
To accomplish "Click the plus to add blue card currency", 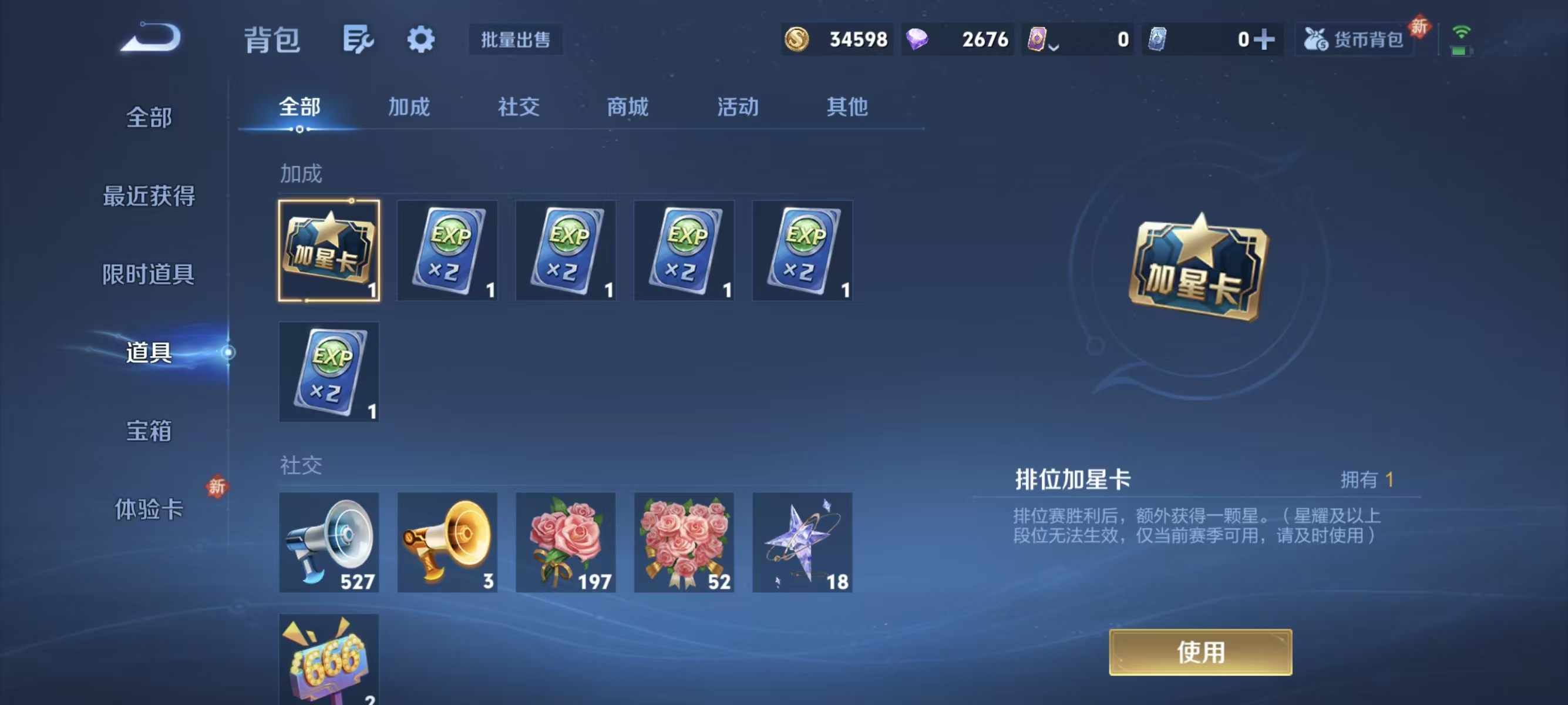I will 1266,39.
